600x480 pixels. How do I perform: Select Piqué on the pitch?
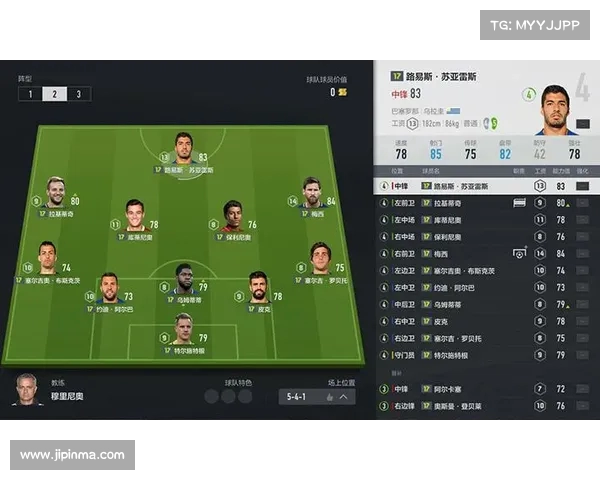[x=258, y=289]
